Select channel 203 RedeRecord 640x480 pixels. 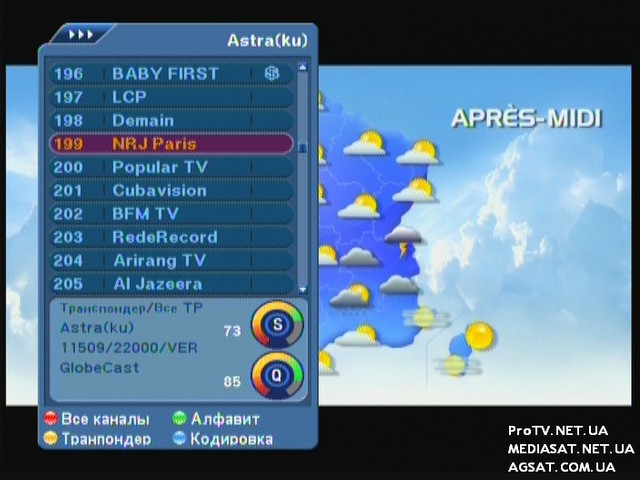point(170,237)
